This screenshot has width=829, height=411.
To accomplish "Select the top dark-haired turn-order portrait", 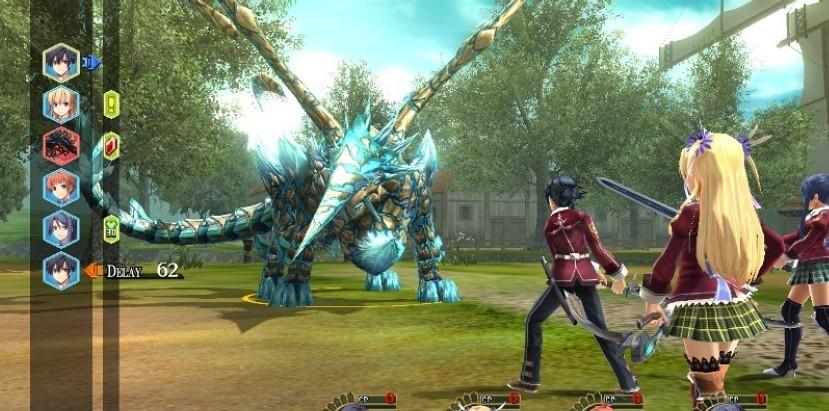I will (x=61, y=62).
